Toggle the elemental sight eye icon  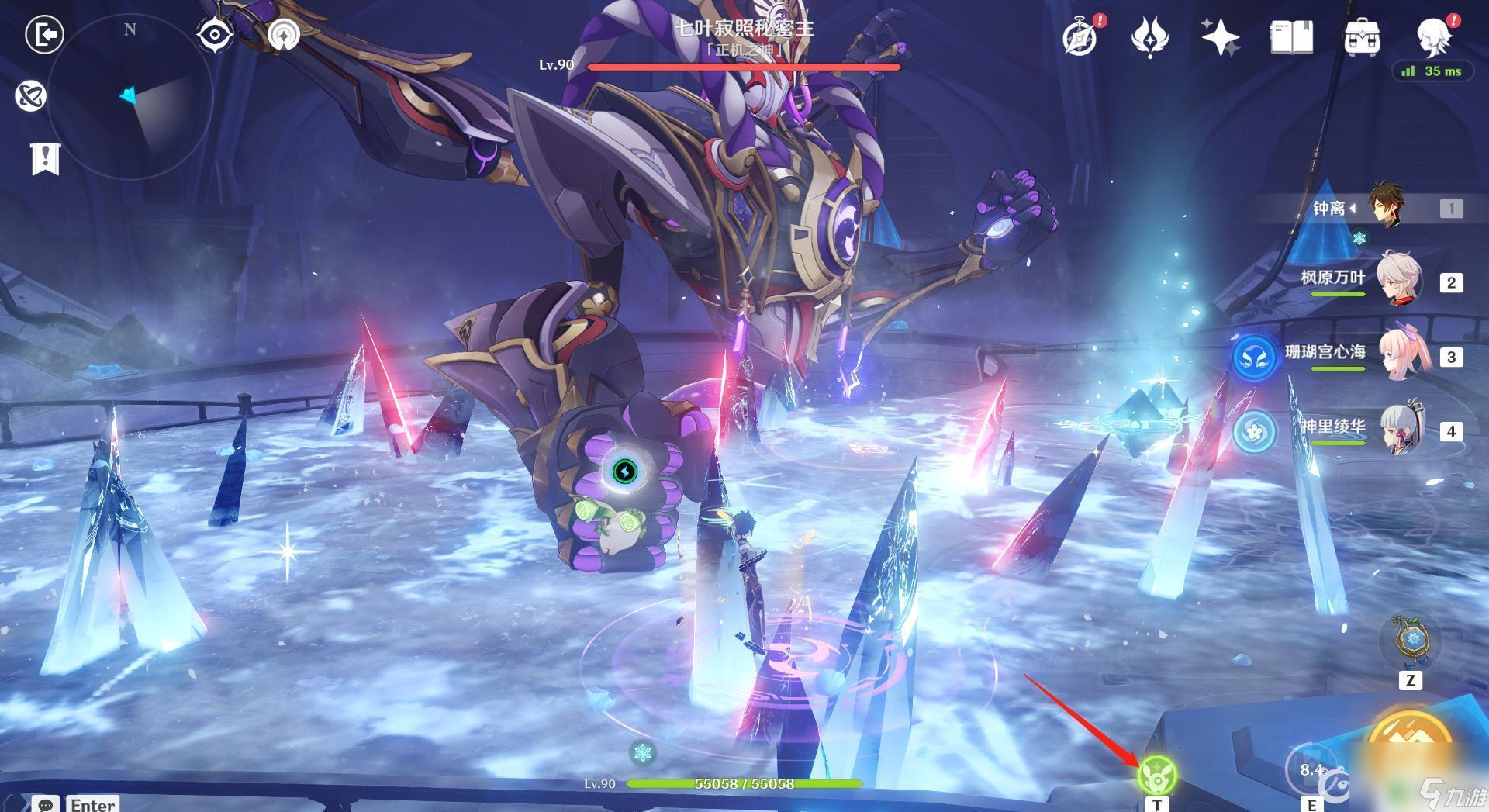coord(214,35)
